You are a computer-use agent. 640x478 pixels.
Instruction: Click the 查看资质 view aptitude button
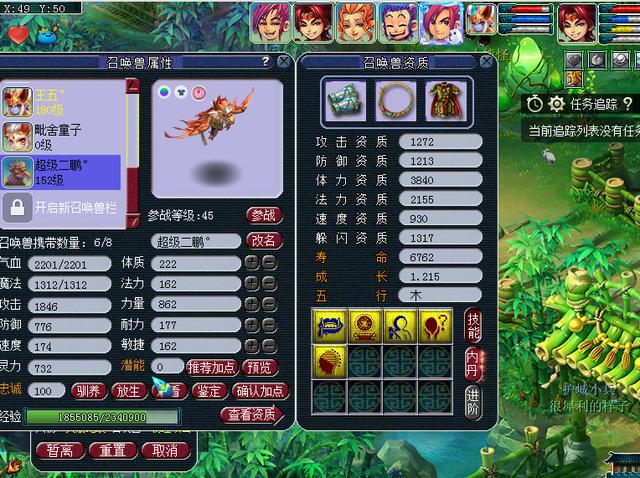(252, 415)
